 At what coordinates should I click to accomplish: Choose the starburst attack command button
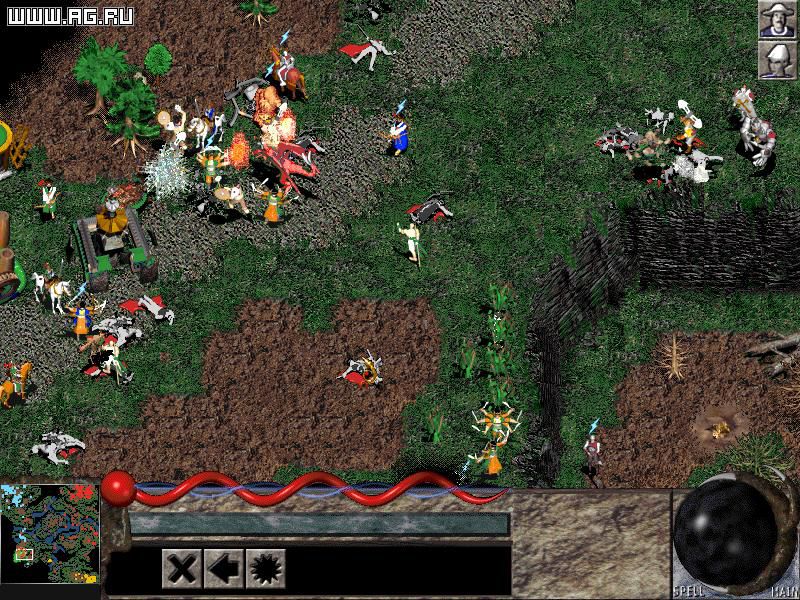pyautogui.click(x=266, y=569)
